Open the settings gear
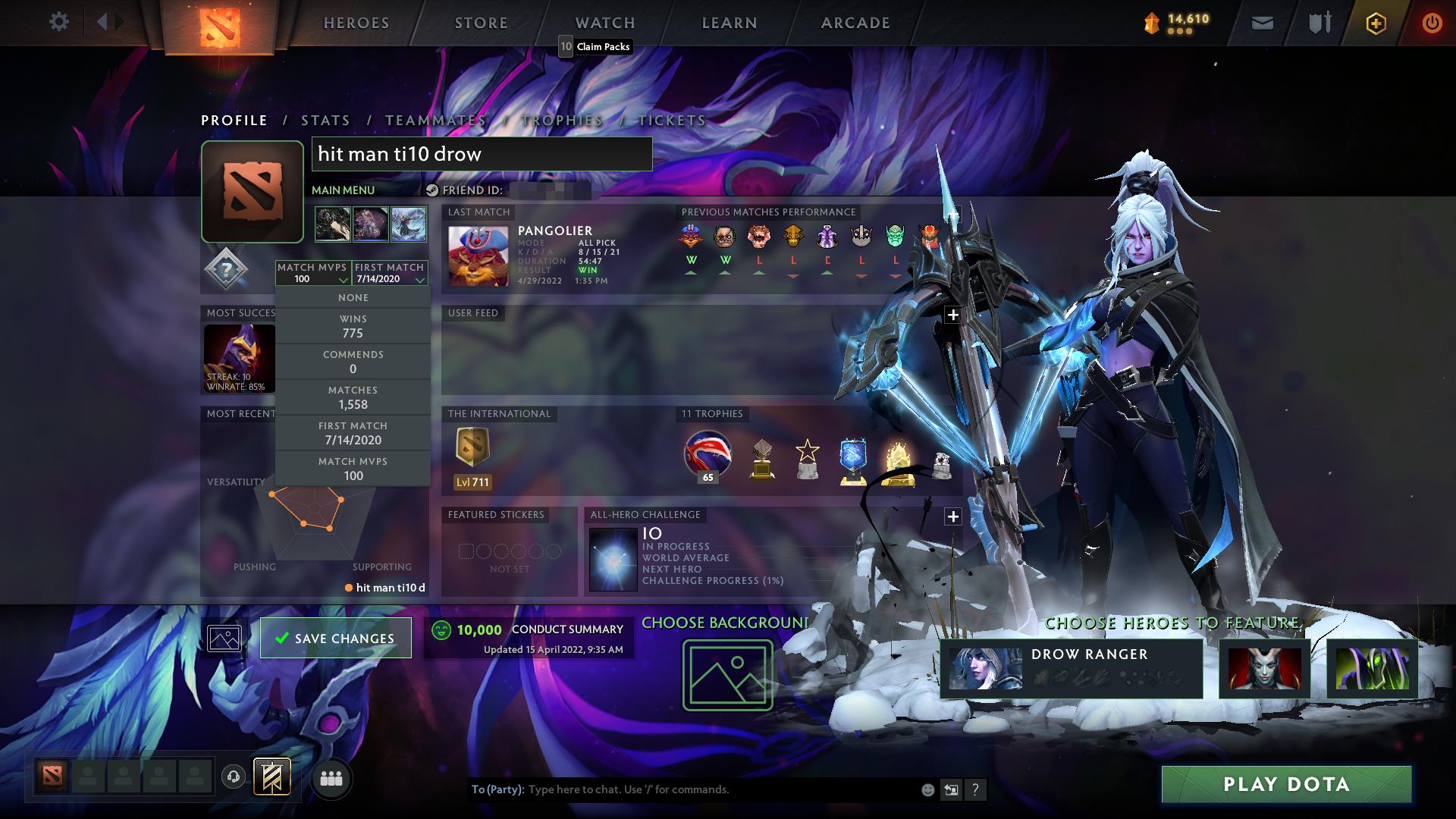1456x819 pixels. pos(58,22)
